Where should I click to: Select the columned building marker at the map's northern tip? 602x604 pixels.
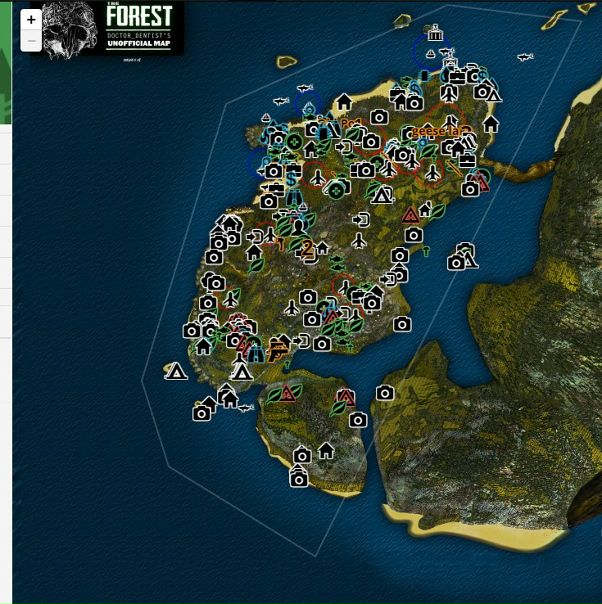434,35
